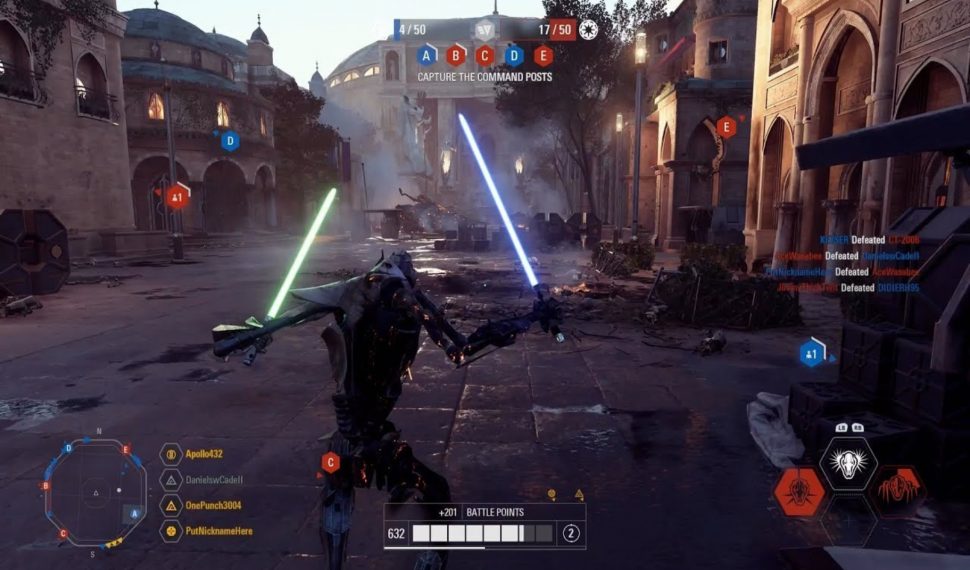Select command post D in the top objective bar

click(x=514, y=55)
